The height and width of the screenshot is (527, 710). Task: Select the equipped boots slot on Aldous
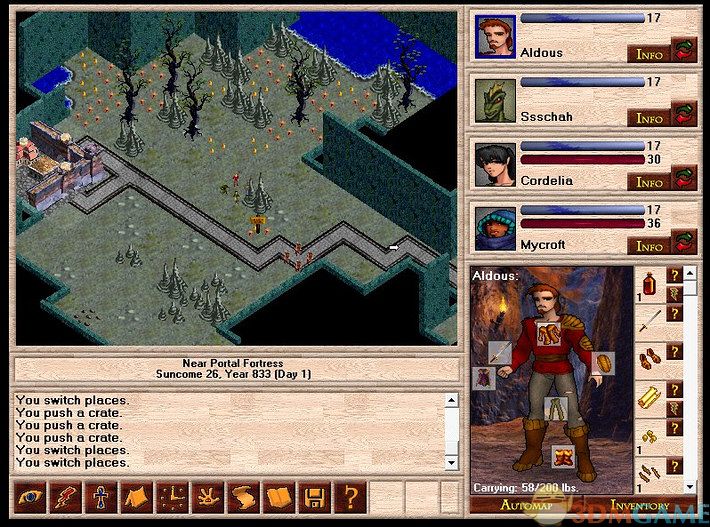[564, 459]
